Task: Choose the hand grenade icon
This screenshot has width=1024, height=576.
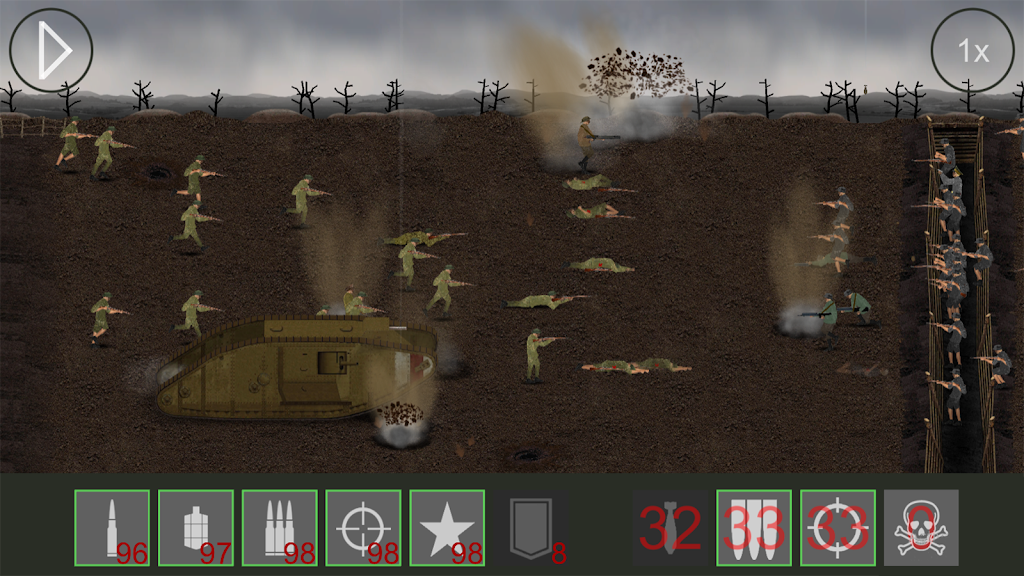Action: (x=196, y=527)
